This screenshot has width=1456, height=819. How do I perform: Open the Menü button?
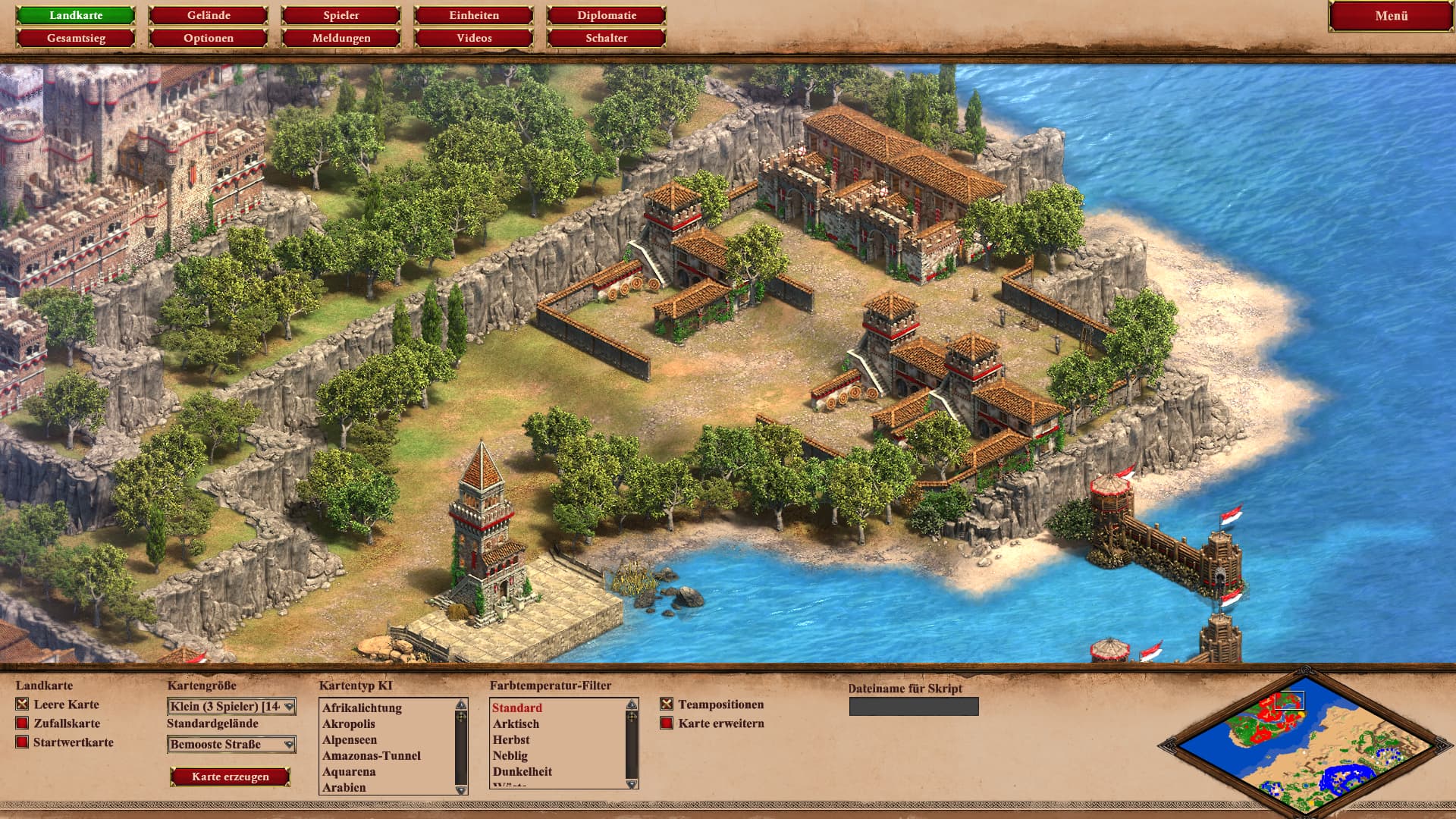pyautogui.click(x=1391, y=16)
